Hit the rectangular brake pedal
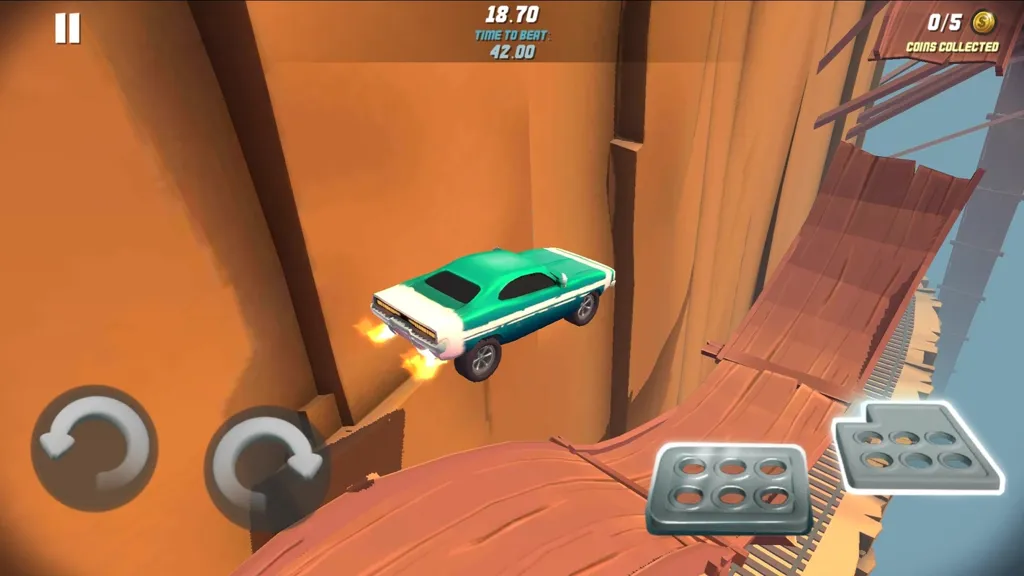The width and height of the screenshot is (1024, 576). [728, 488]
